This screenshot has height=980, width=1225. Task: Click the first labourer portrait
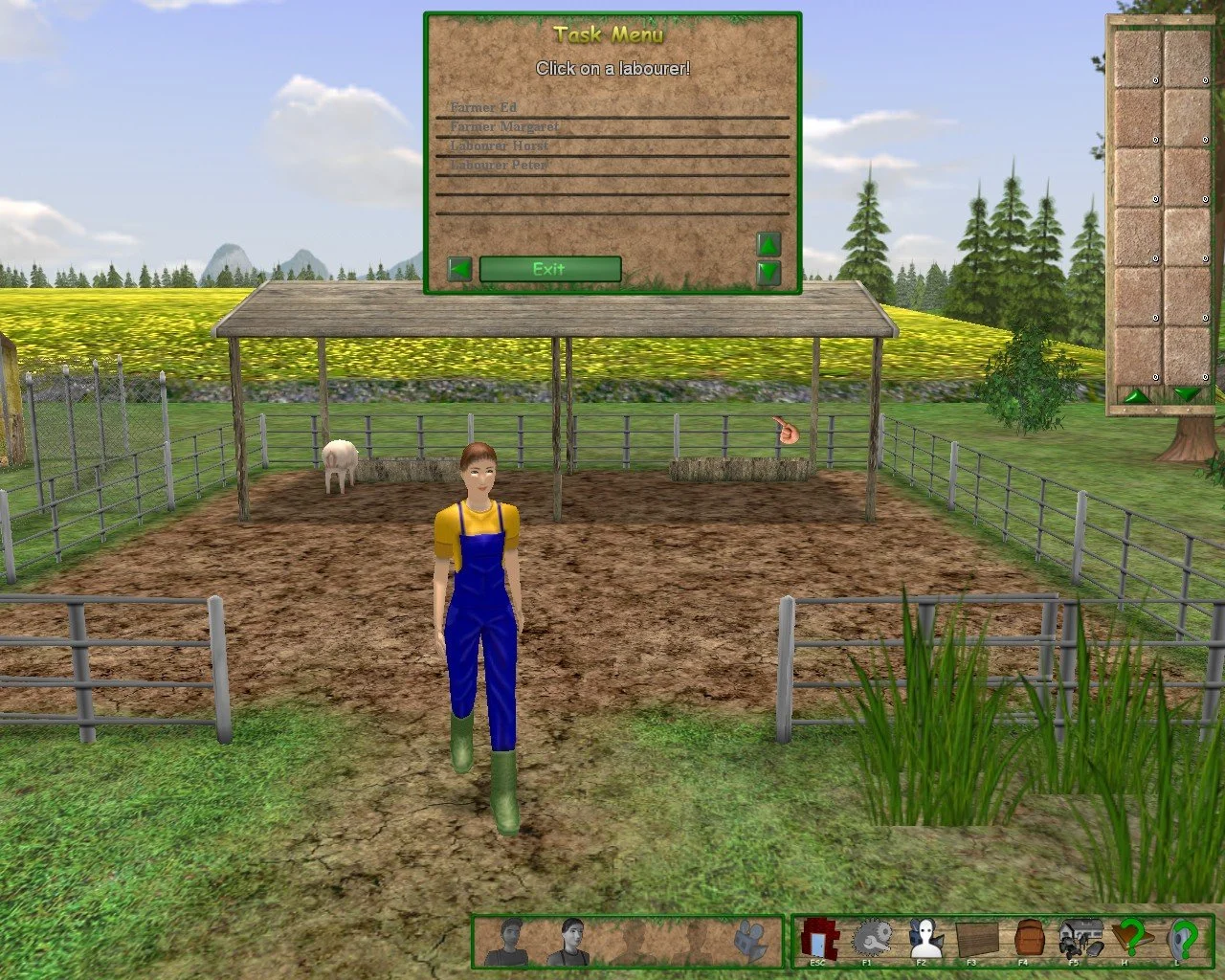point(507,941)
